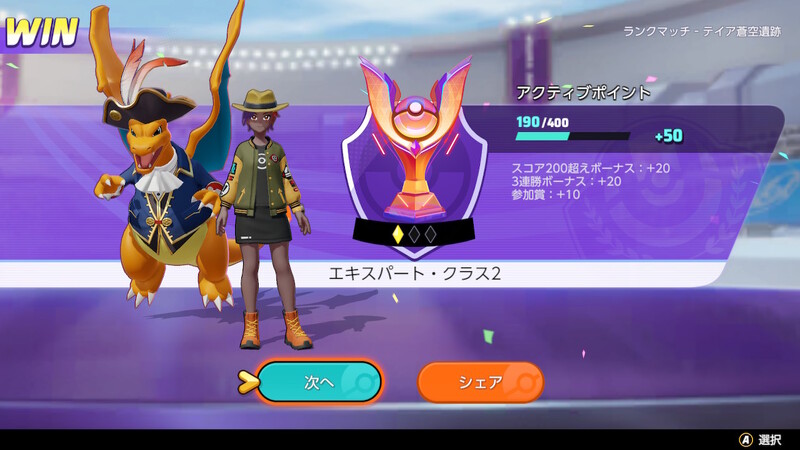Continue with the 次へ button
This screenshot has width=800, height=450.
pos(319,382)
